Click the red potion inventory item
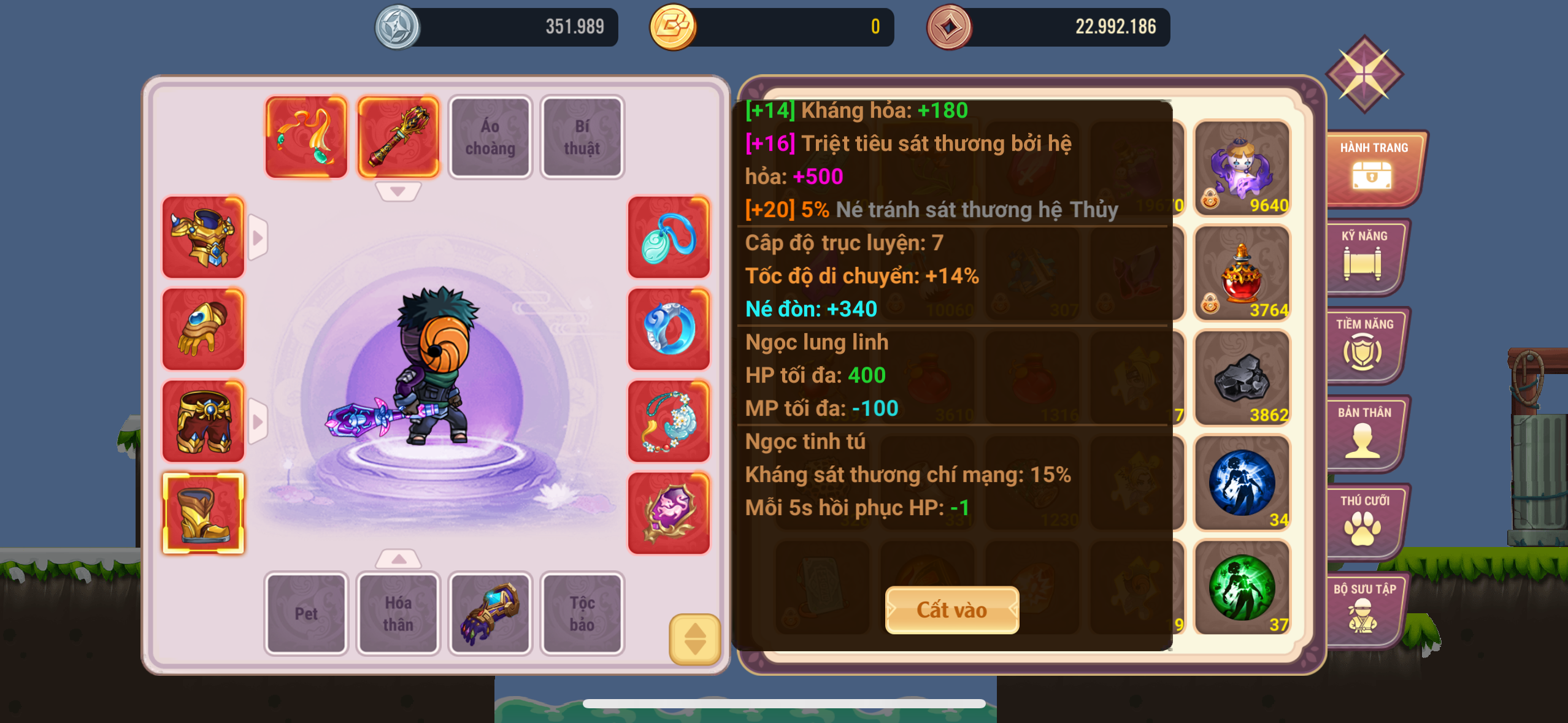This screenshot has height=723, width=1568. point(1242,273)
